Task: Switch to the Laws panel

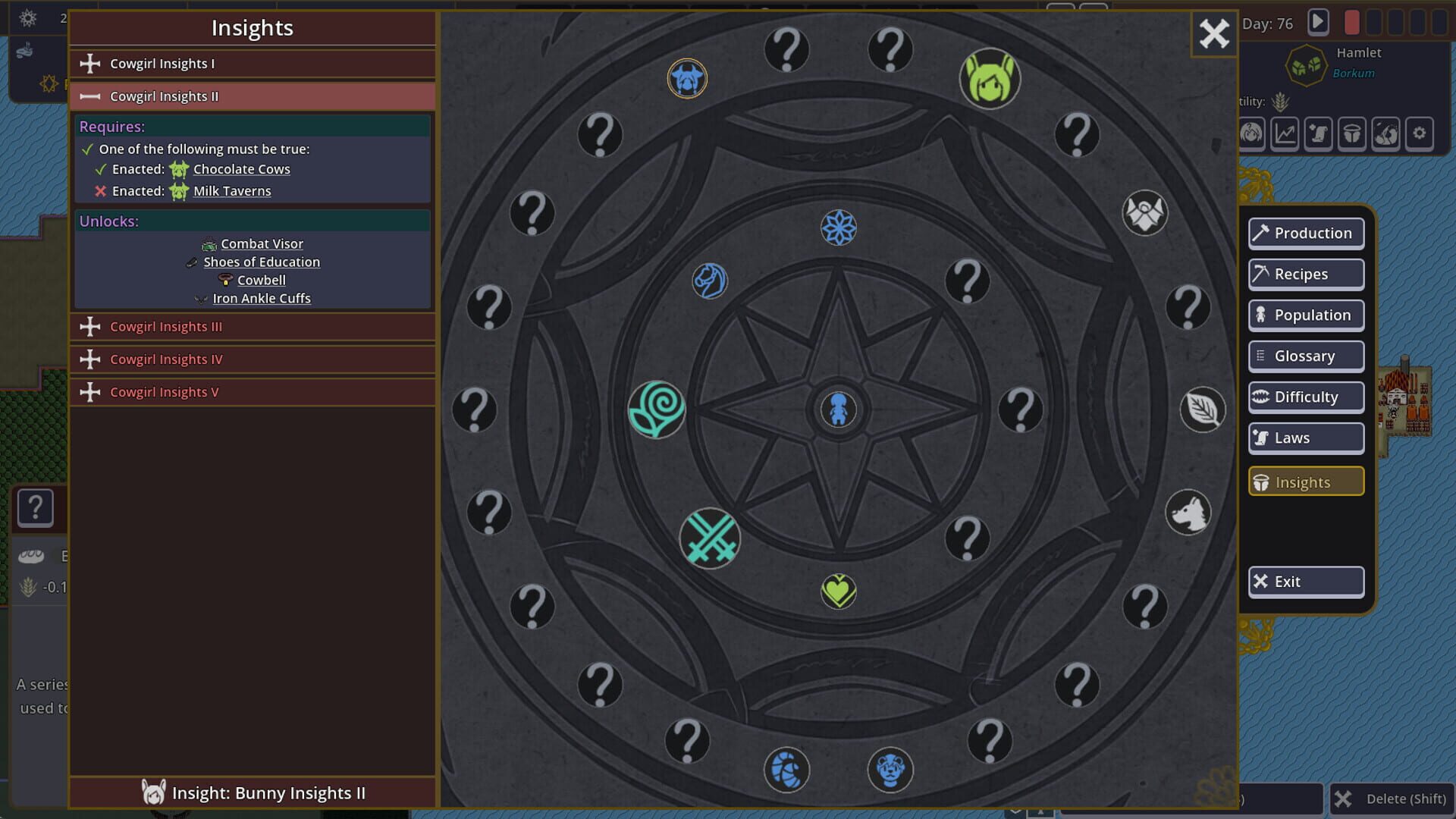Action: pos(1305,438)
